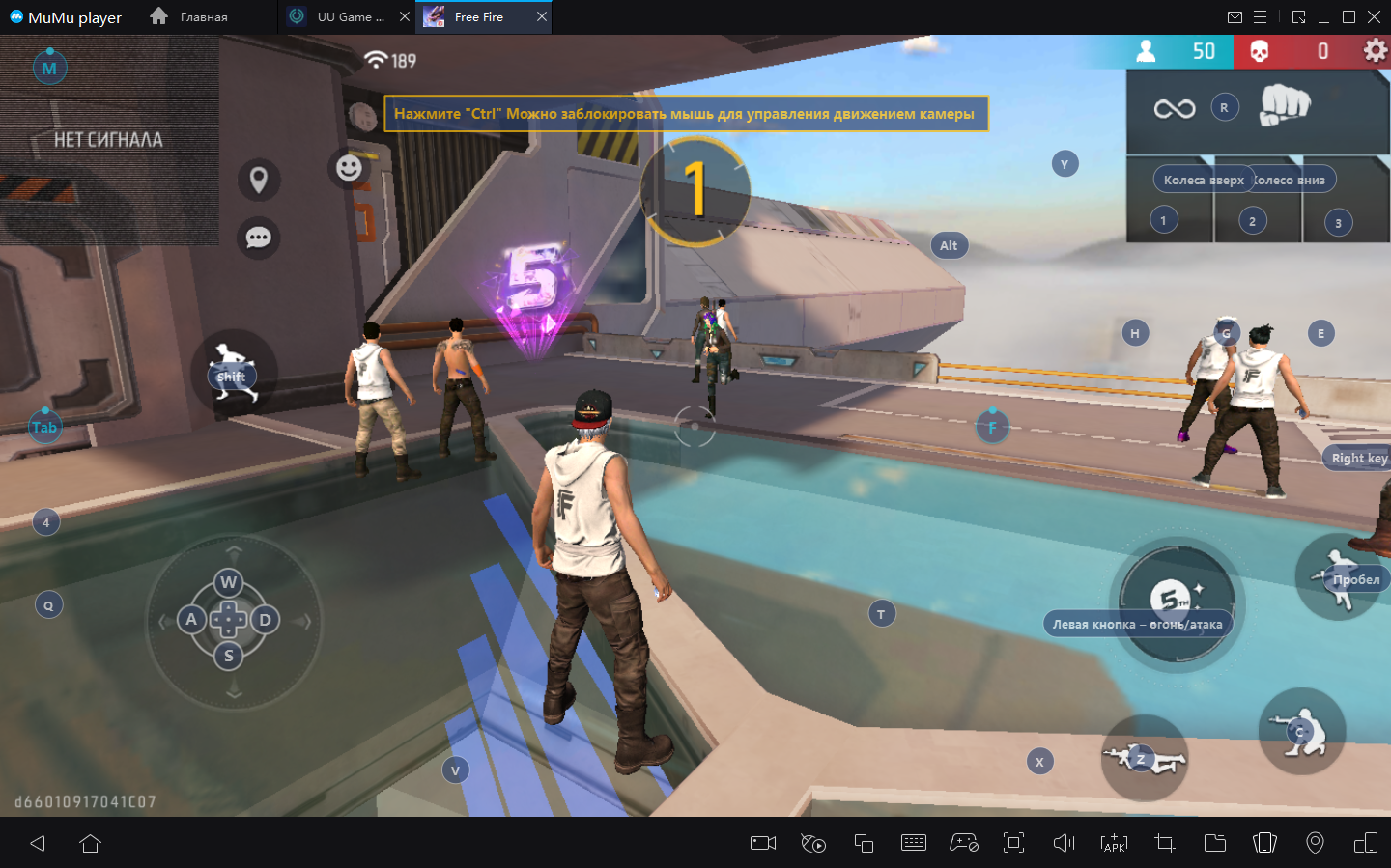Click the minimap with no signal
Image resolution: width=1391 pixels, height=868 pixels.
coord(109,140)
